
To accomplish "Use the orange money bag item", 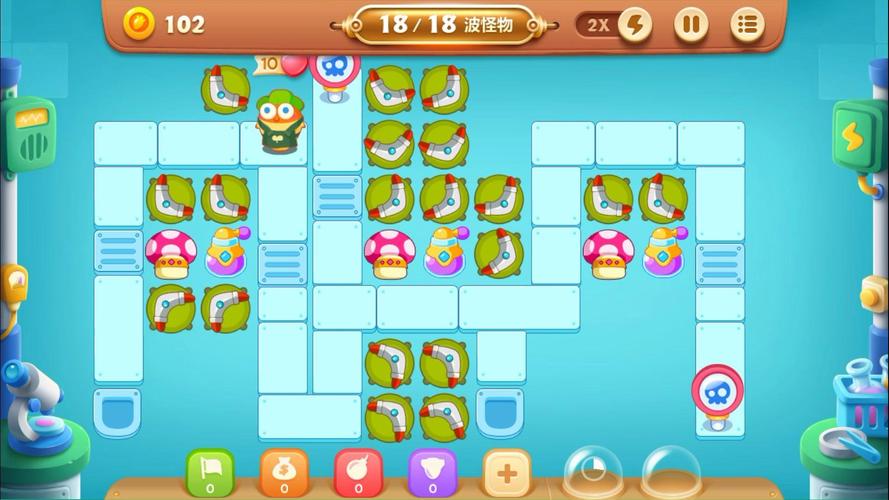I will coord(284,472).
